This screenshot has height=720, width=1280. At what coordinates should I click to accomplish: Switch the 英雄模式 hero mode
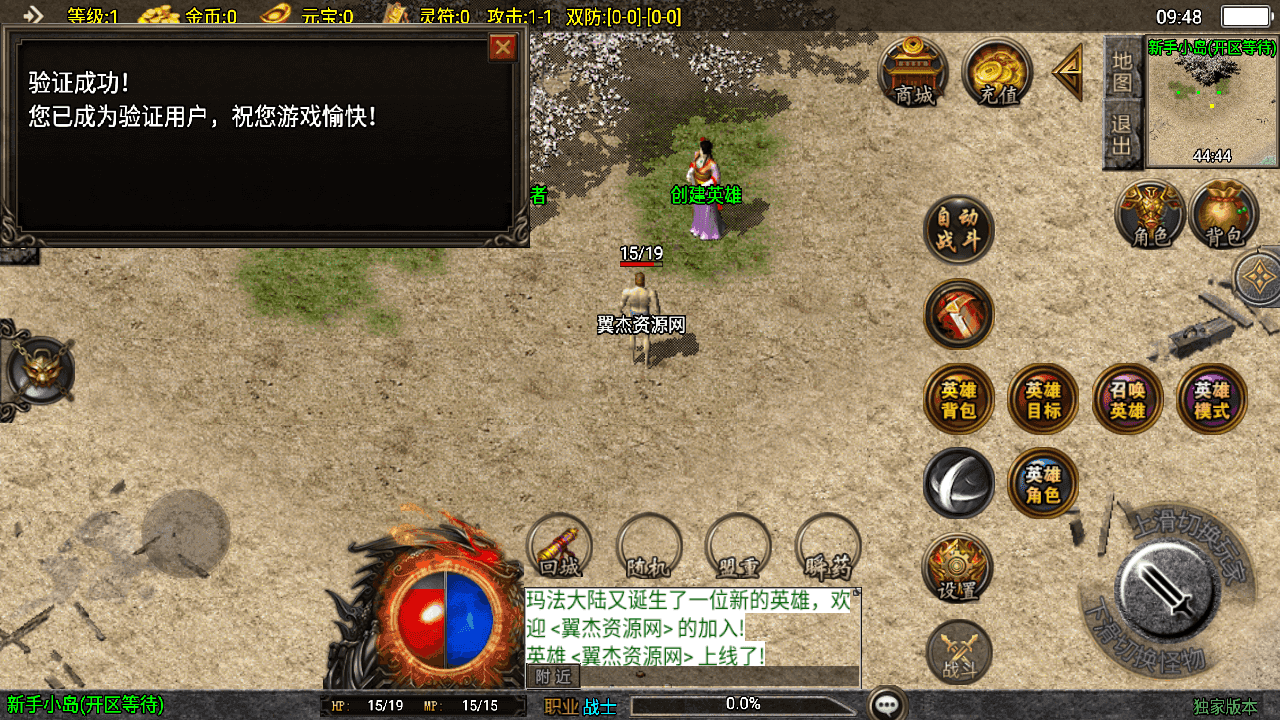click(x=1212, y=399)
